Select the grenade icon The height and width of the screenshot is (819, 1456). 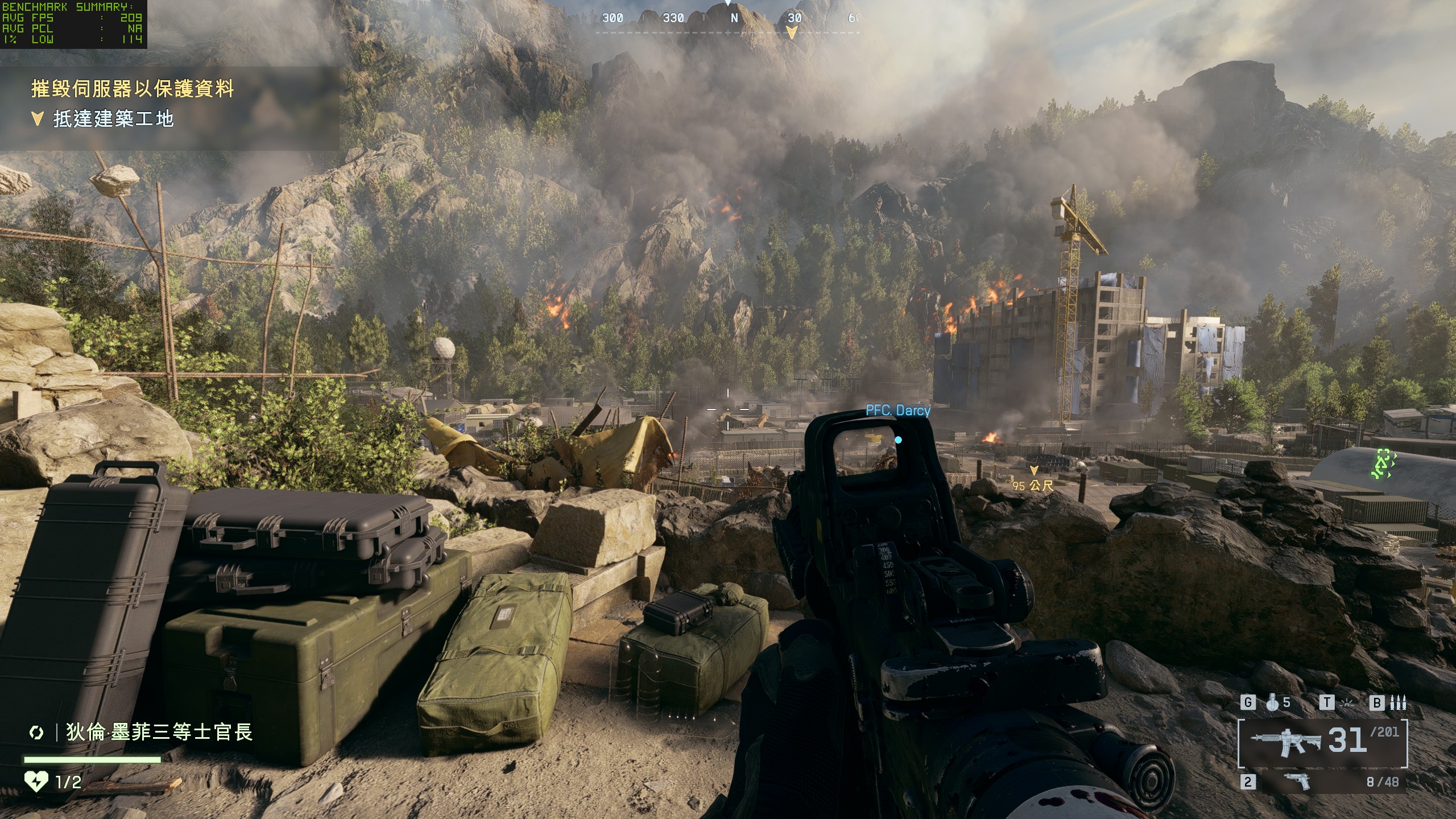[1273, 703]
